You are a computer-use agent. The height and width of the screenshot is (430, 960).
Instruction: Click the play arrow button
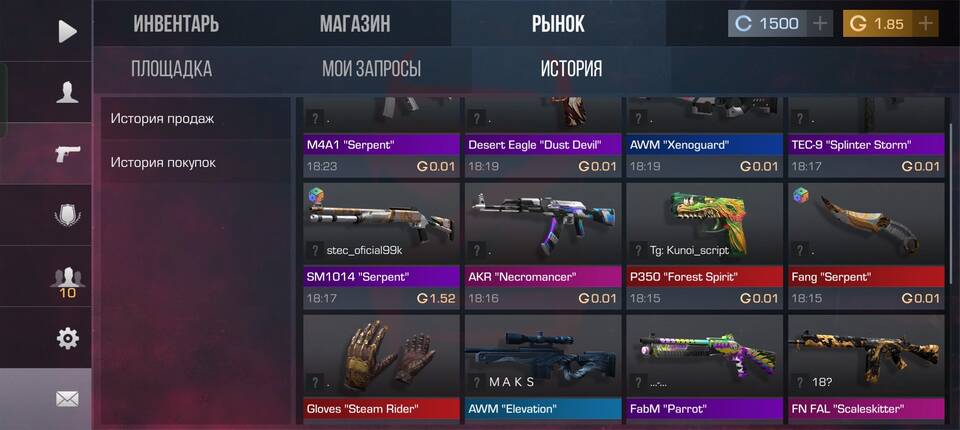tap(66, 31)
